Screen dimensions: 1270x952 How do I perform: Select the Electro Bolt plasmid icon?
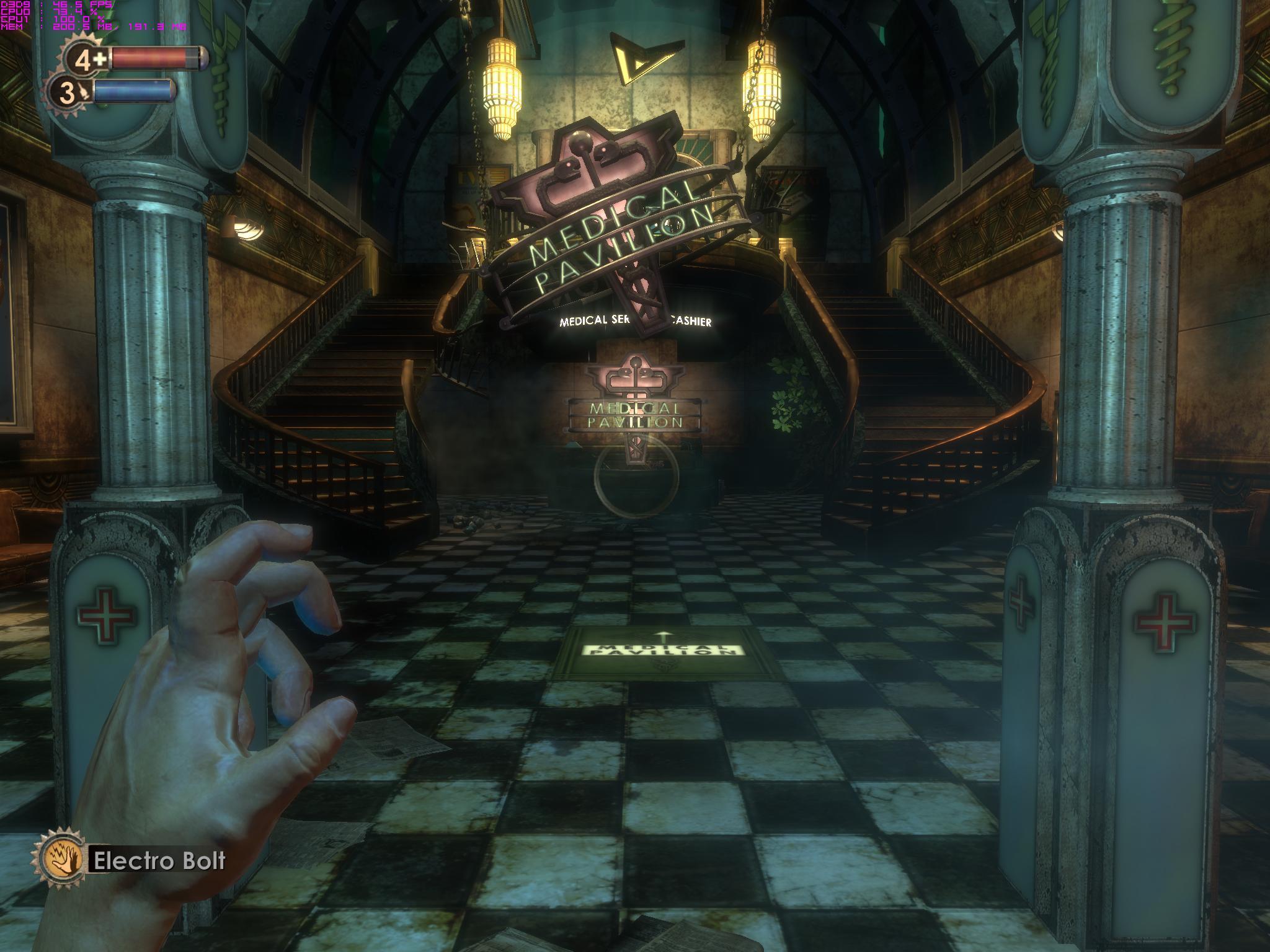click(61, 861)
